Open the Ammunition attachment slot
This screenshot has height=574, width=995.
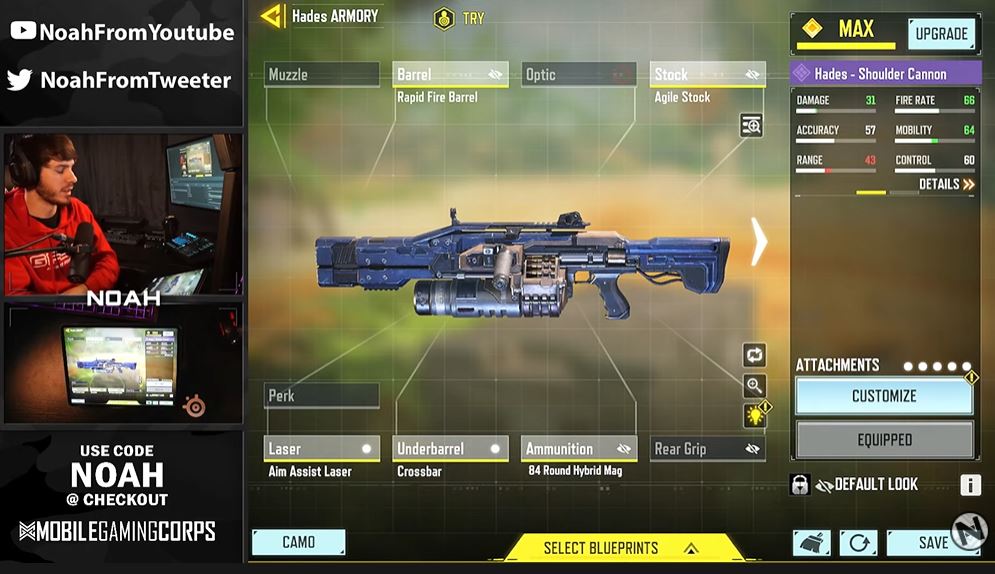(579, 449)
